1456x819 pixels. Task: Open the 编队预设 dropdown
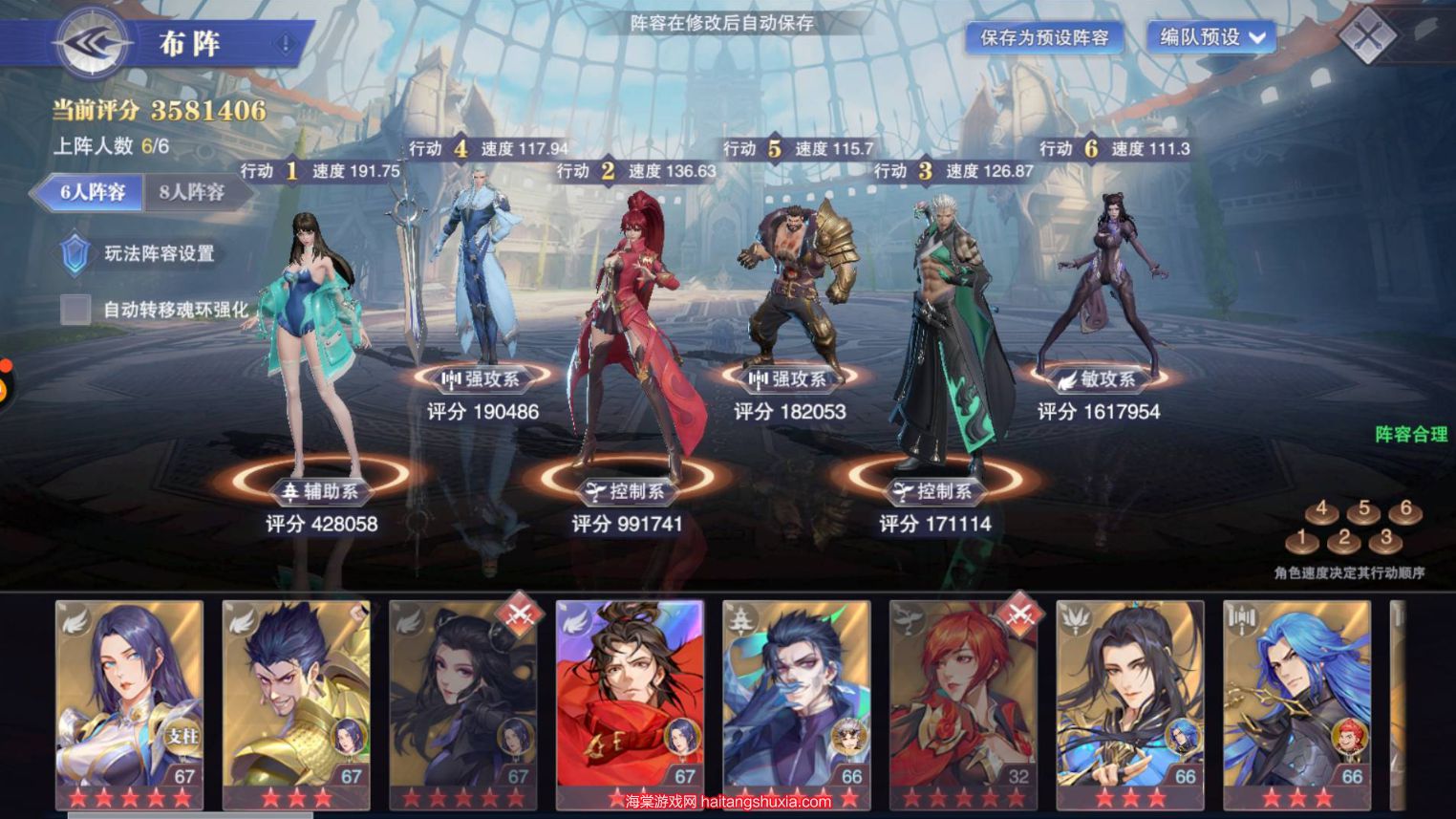(x=1212, y=37)
